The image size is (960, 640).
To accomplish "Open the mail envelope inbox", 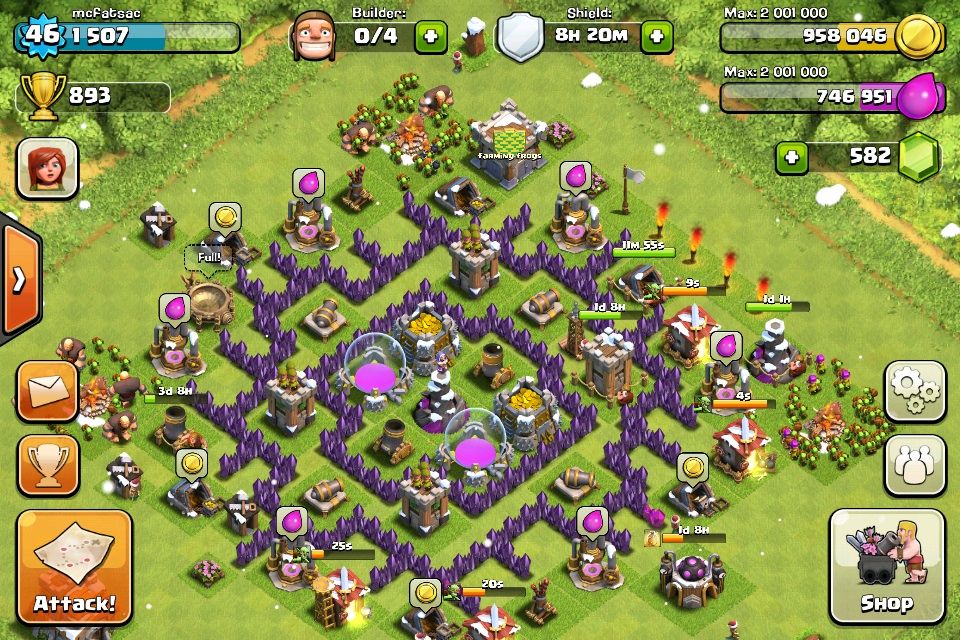I will point(47,391).
